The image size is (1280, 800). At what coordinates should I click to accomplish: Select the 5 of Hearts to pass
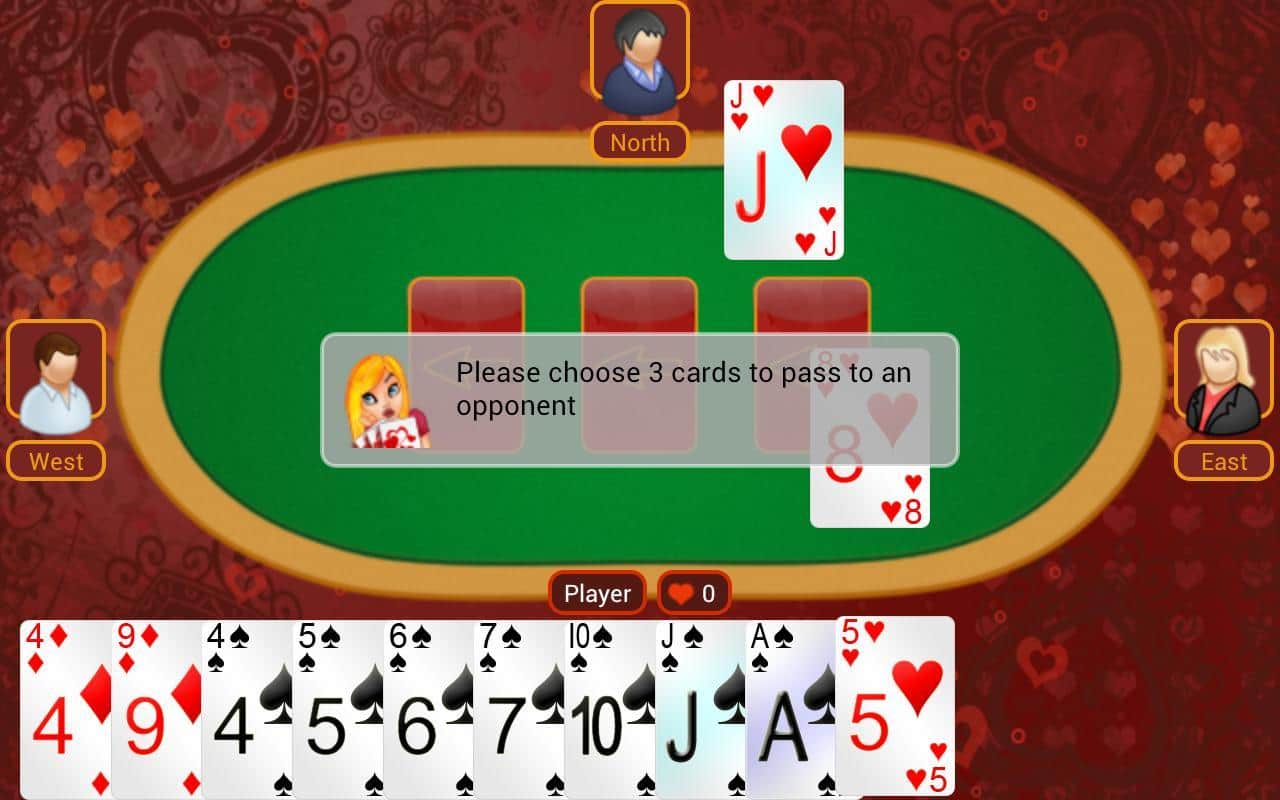[895, 710]
